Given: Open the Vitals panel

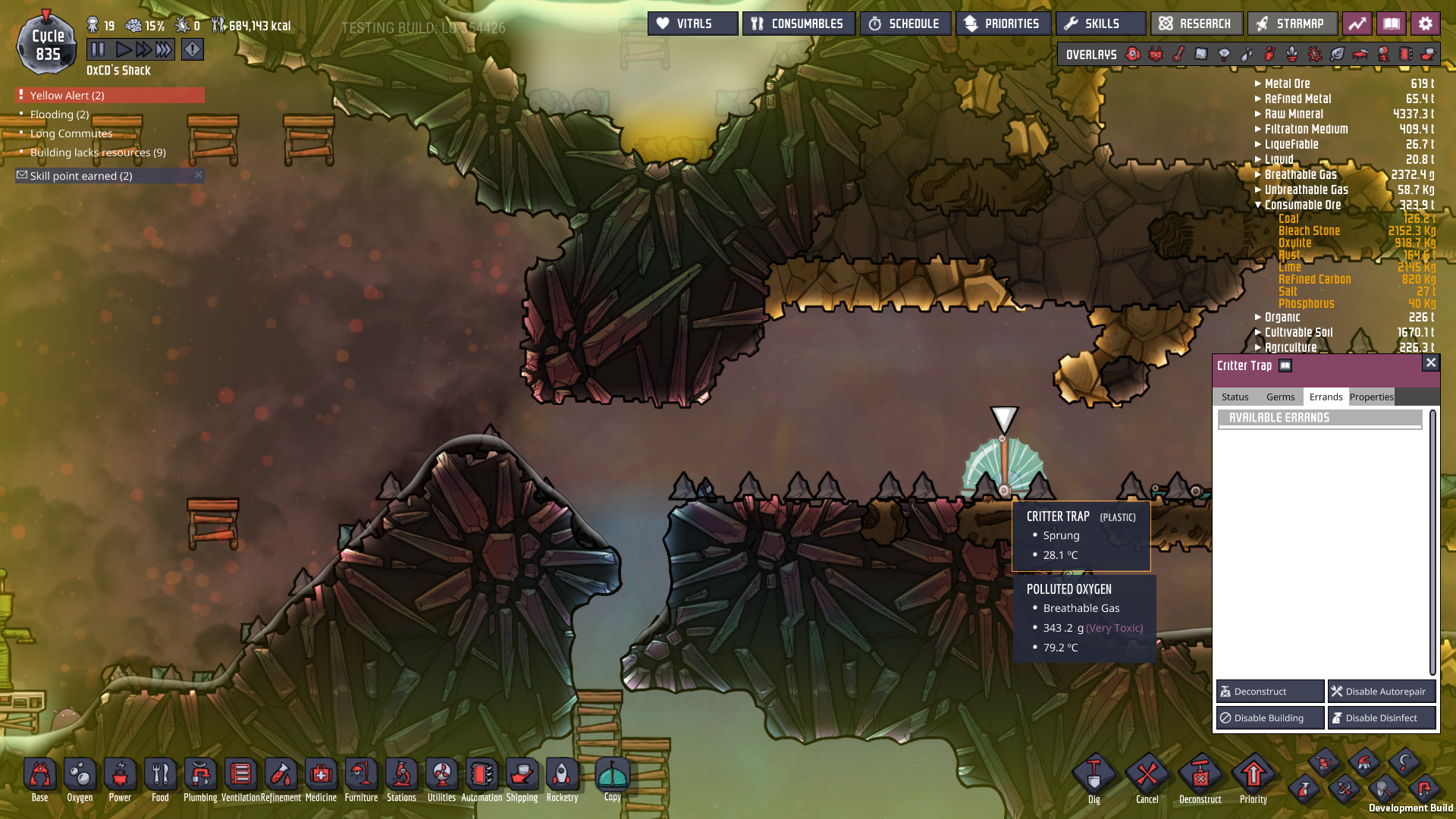Looking at the screenshot, I should 692,24.
